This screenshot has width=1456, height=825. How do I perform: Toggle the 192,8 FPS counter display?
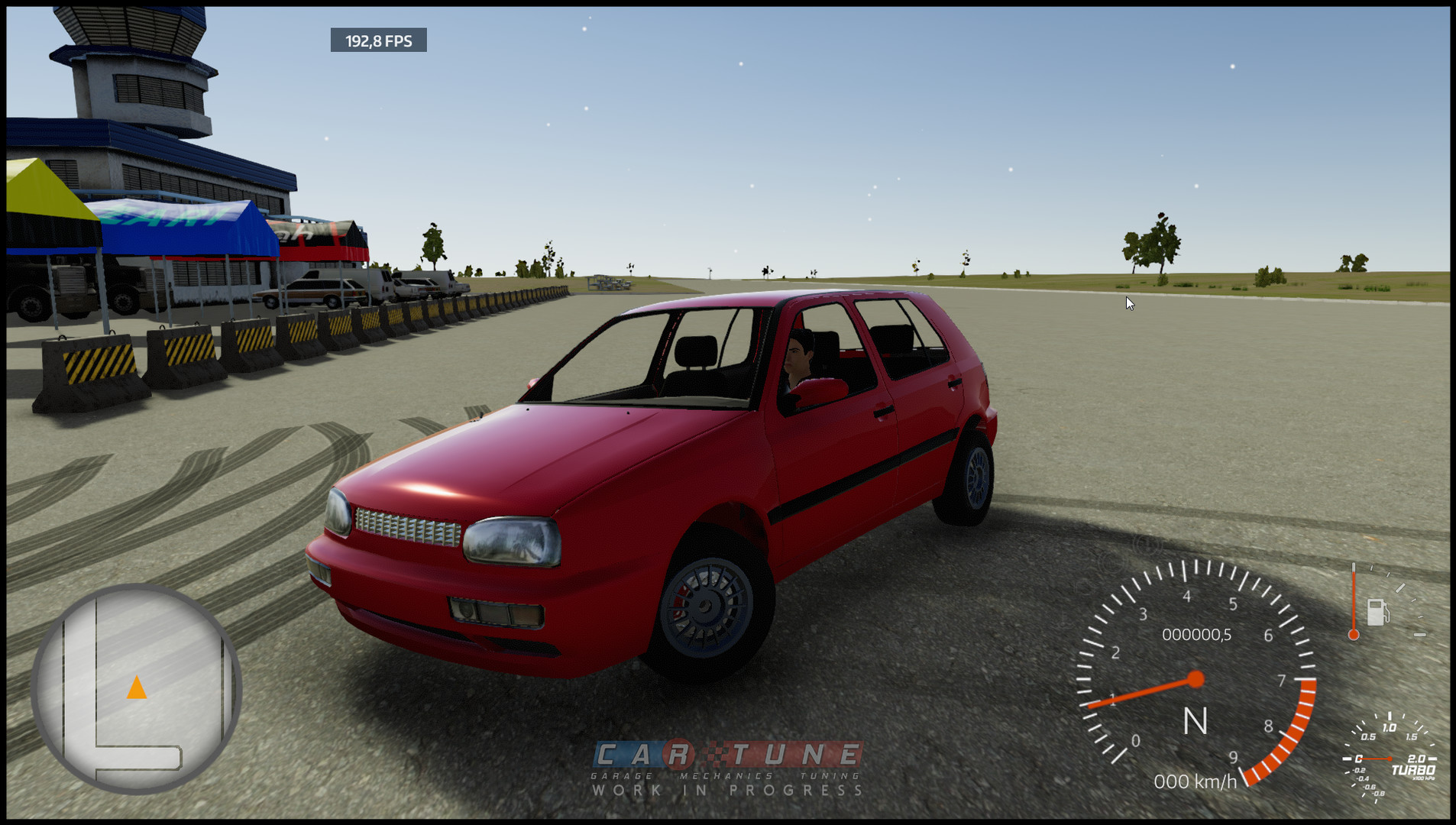377,41
